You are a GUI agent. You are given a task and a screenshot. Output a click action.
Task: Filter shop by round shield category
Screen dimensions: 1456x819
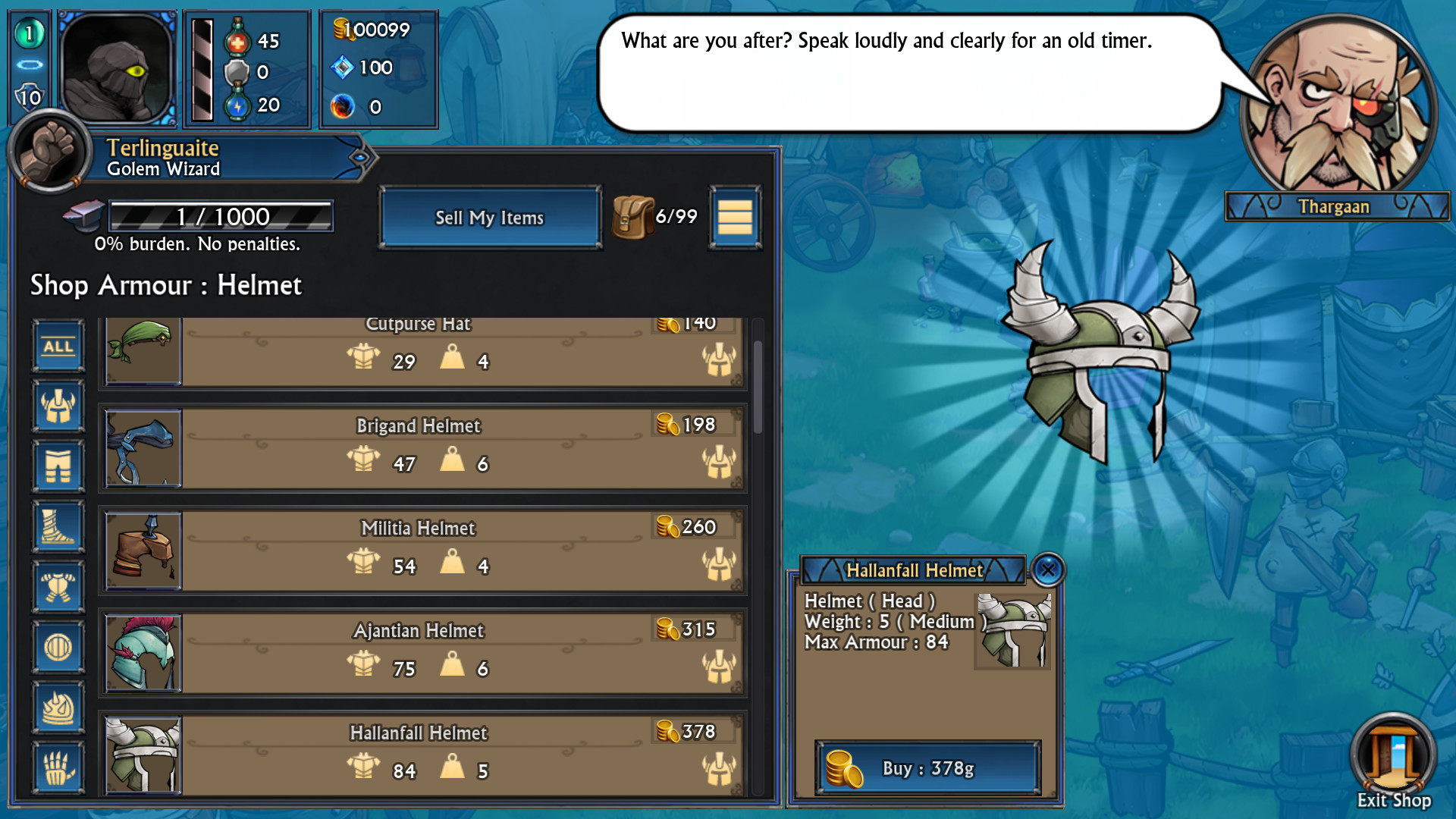coord(58,648)
